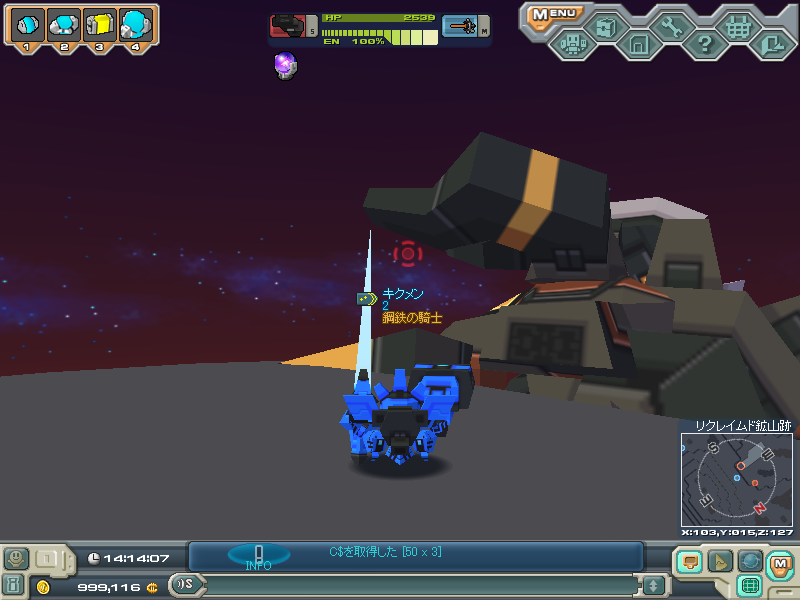Click the exit arrow hexagon icon
The image size is (800, 600).
[771, 43]
